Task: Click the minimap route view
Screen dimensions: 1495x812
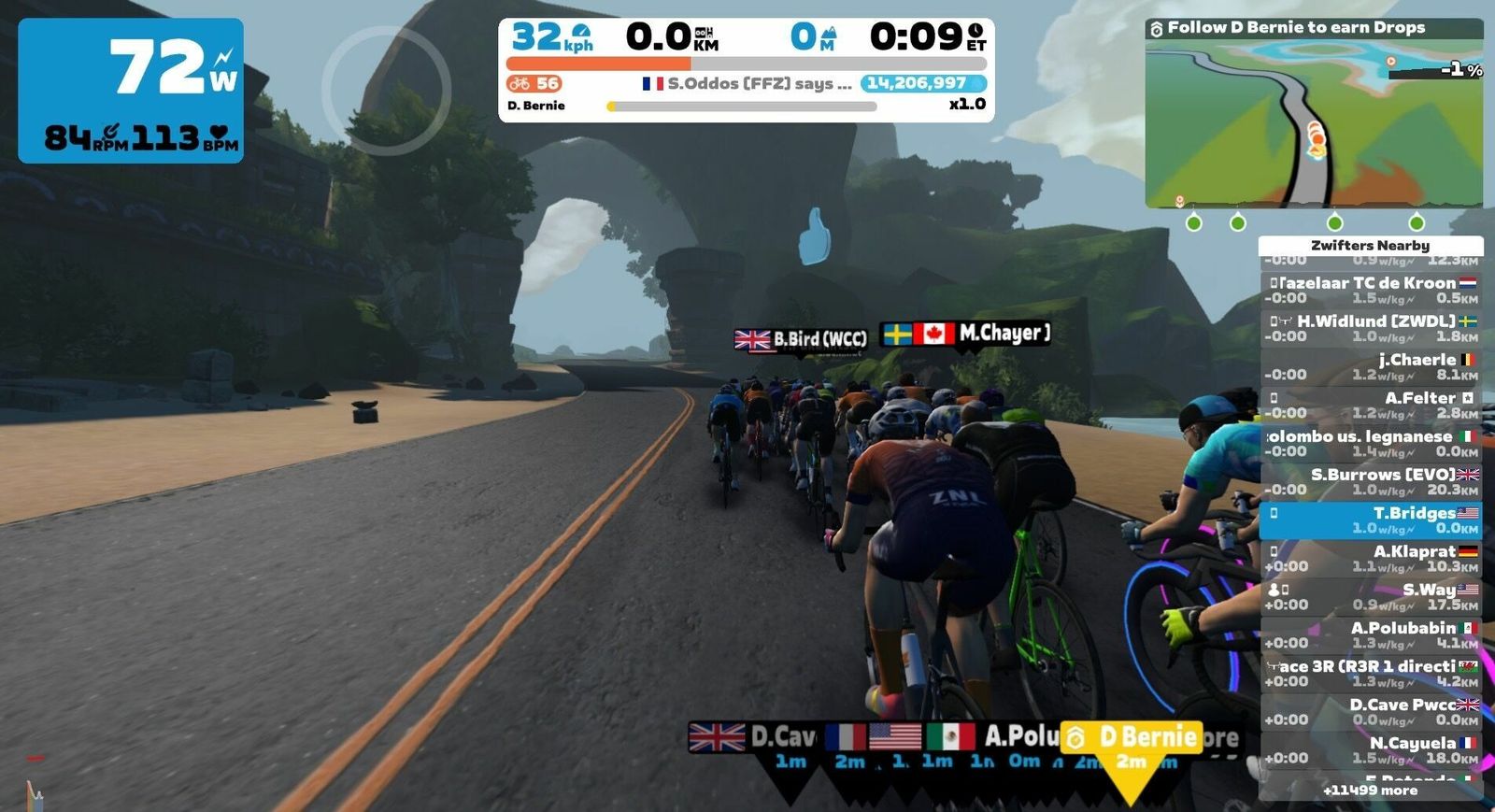Action: pos(1313,123)
